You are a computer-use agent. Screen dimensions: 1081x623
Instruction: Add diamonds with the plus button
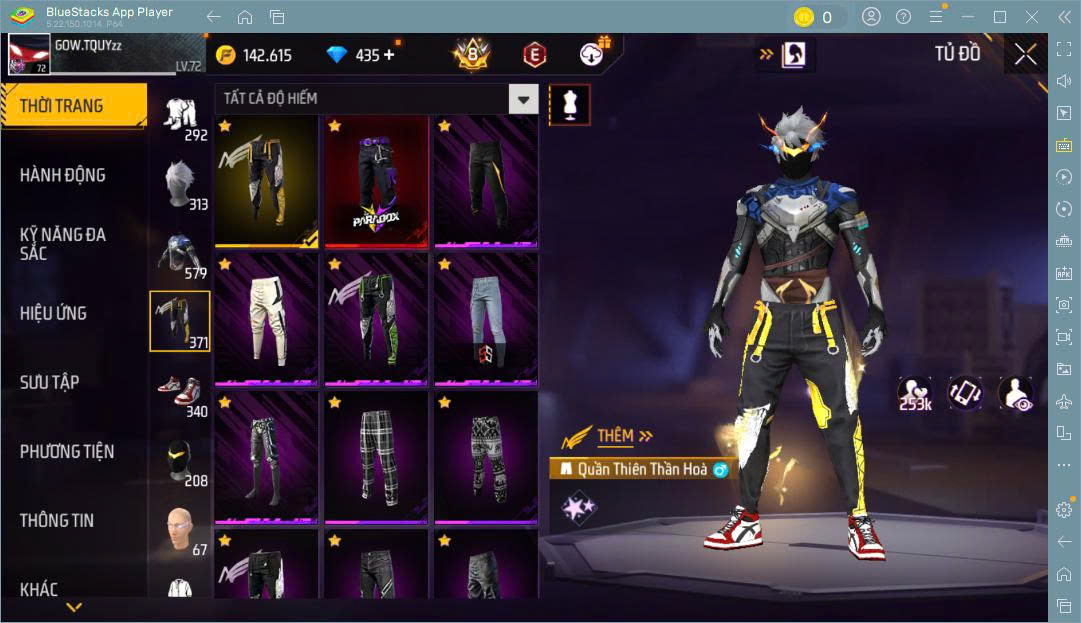point(389,55)
